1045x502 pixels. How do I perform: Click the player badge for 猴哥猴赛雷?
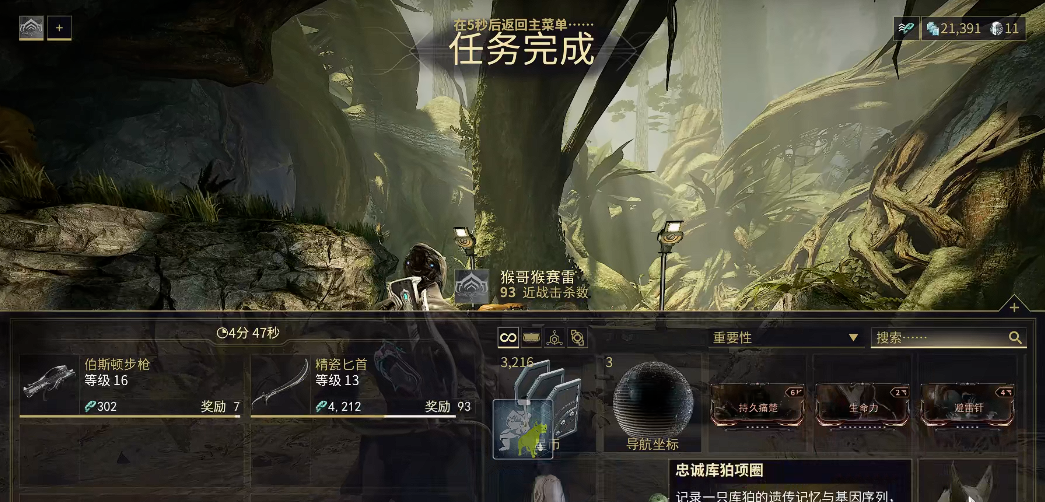coord(472,286)
